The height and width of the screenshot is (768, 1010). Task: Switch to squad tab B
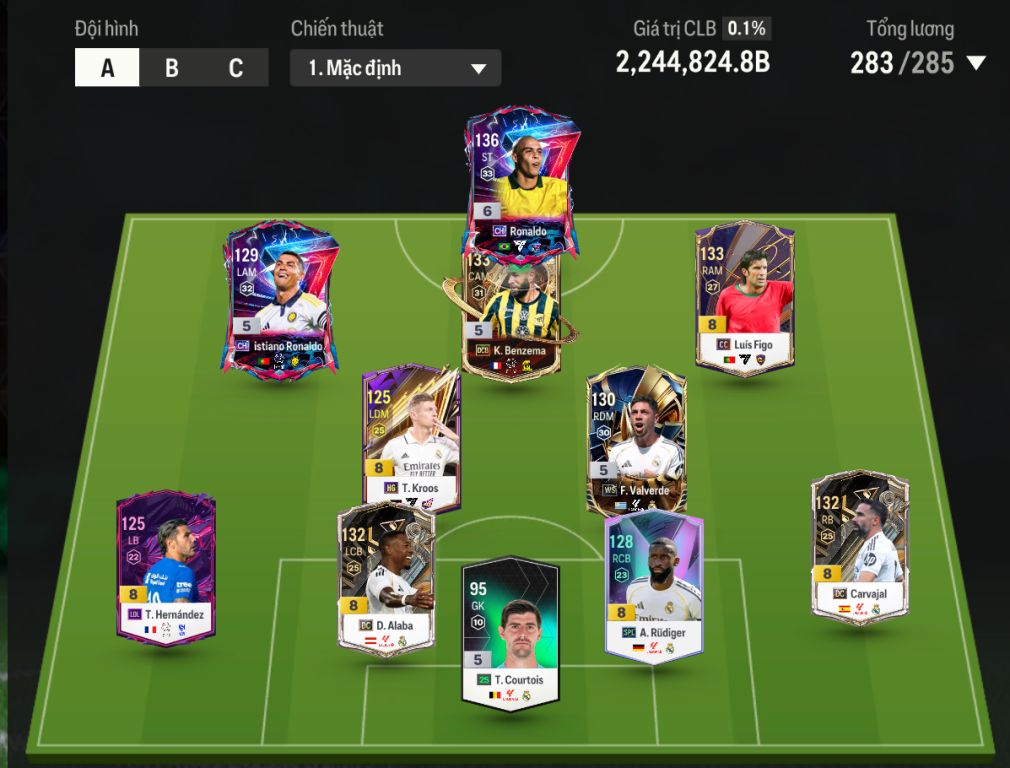point(172,68)
